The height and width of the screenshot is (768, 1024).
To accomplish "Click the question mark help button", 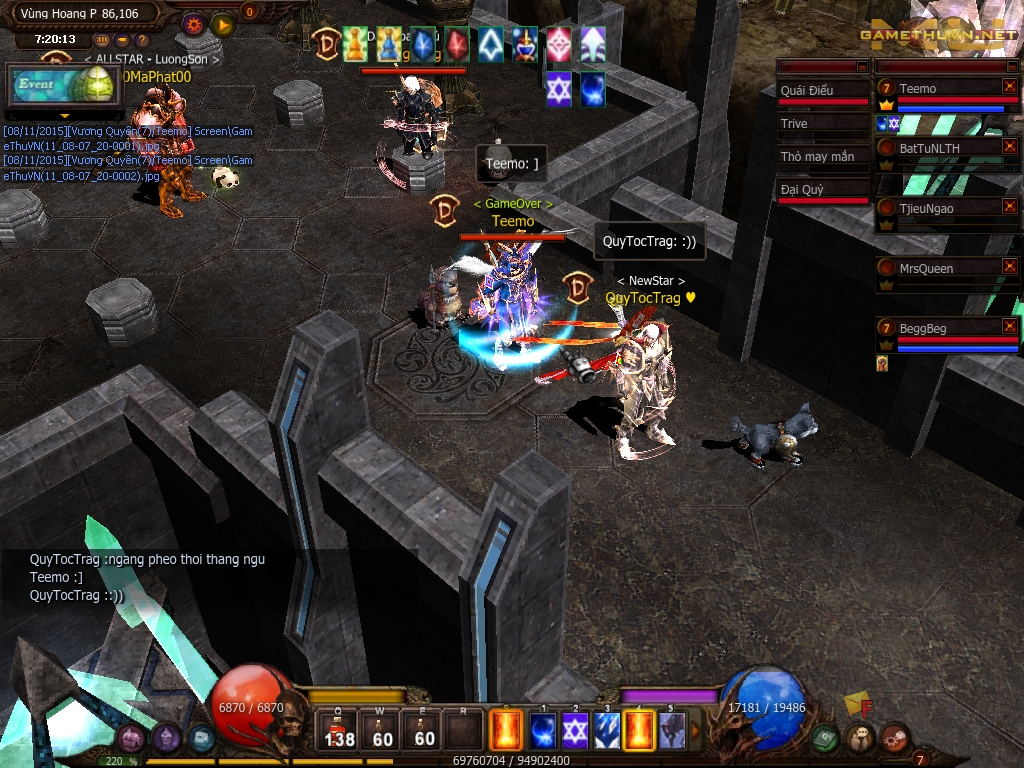I will point(142,40).
